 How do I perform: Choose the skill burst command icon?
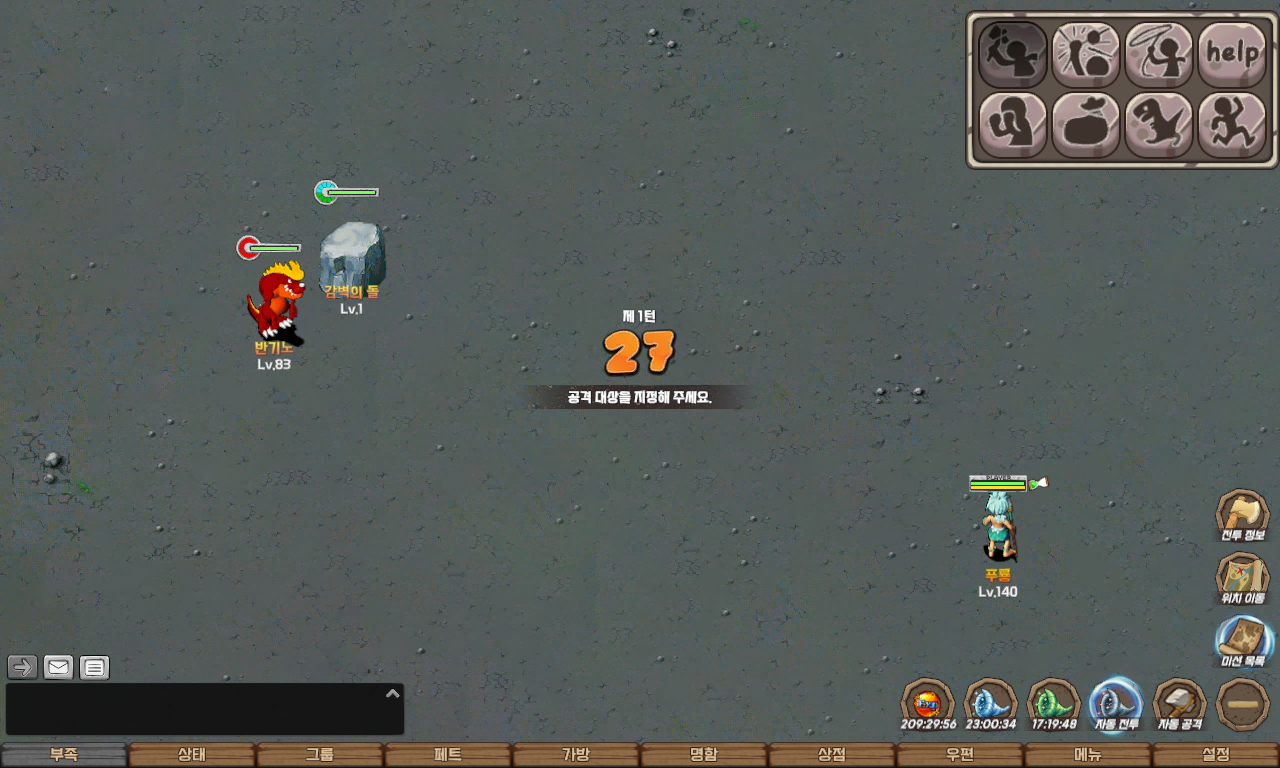1085,54
